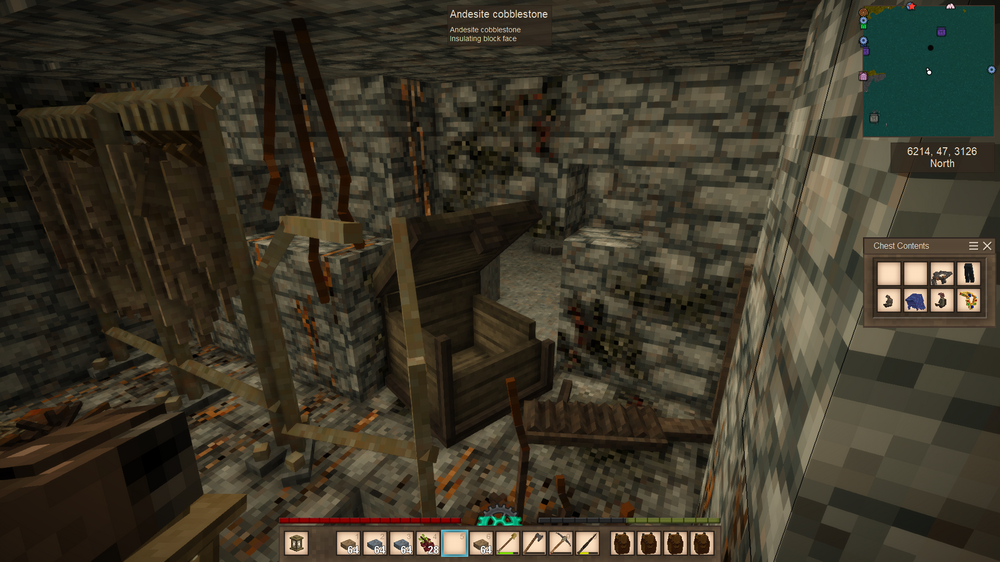Screen dimensions: 1000x562
Task: Select the jeweled gold necklace in chest
Action: 967,301
